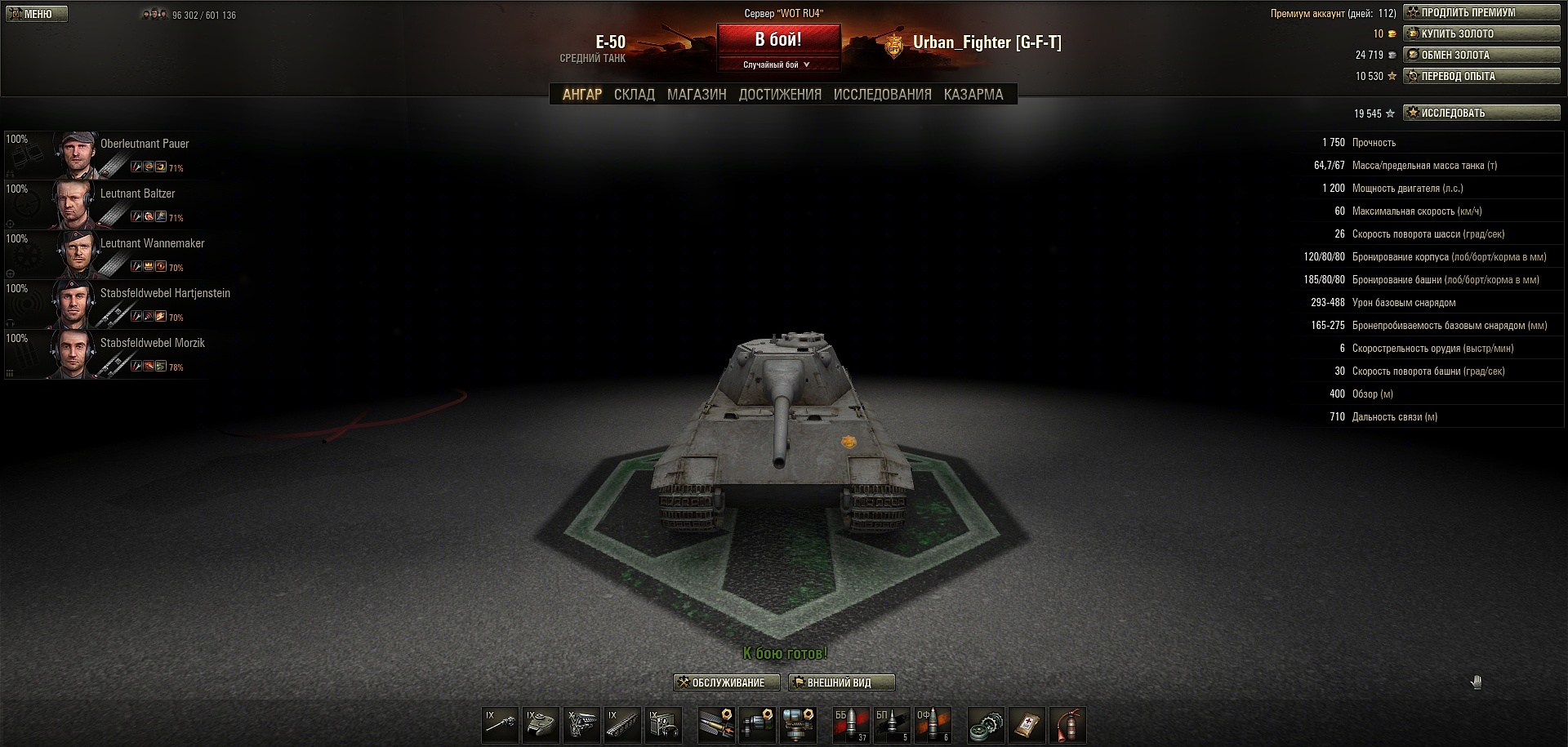Click КУПИТЬ ЗОЛОТО button

pyautogui.click(x=1481, y=33)
